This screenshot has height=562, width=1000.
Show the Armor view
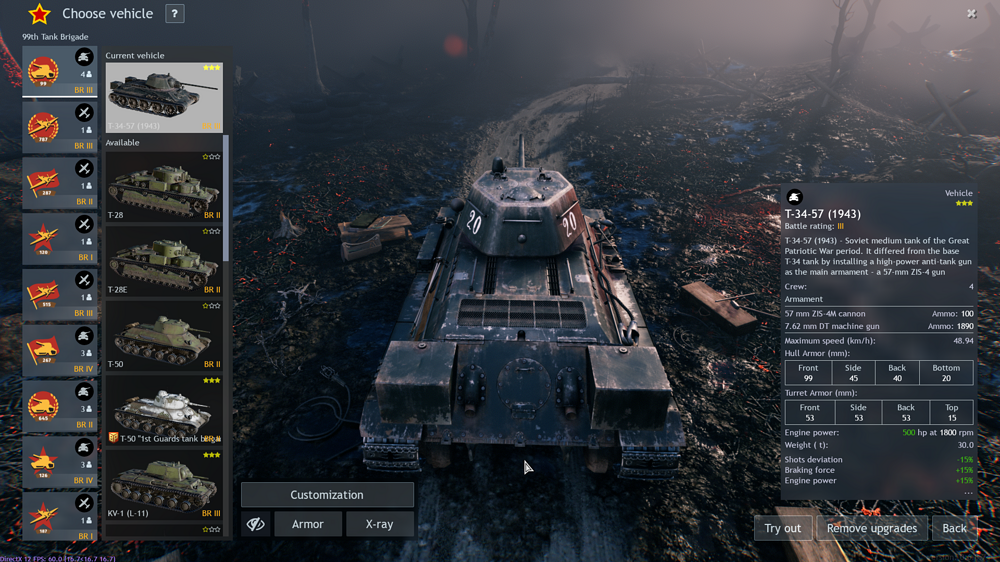307,524
